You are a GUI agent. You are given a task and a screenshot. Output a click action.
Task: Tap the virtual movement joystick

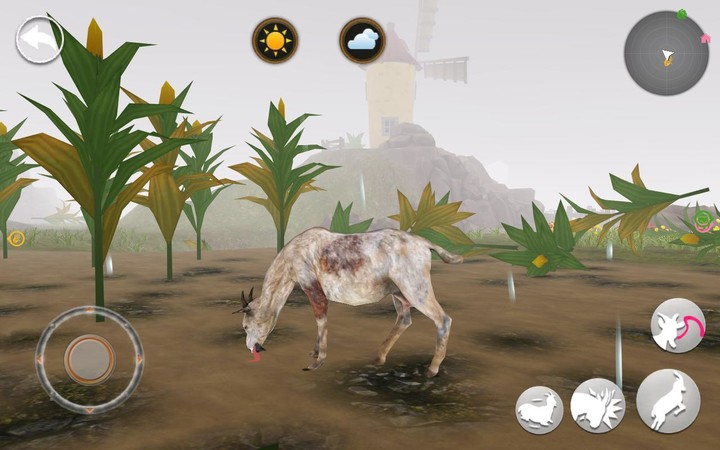tap(89, 357)
